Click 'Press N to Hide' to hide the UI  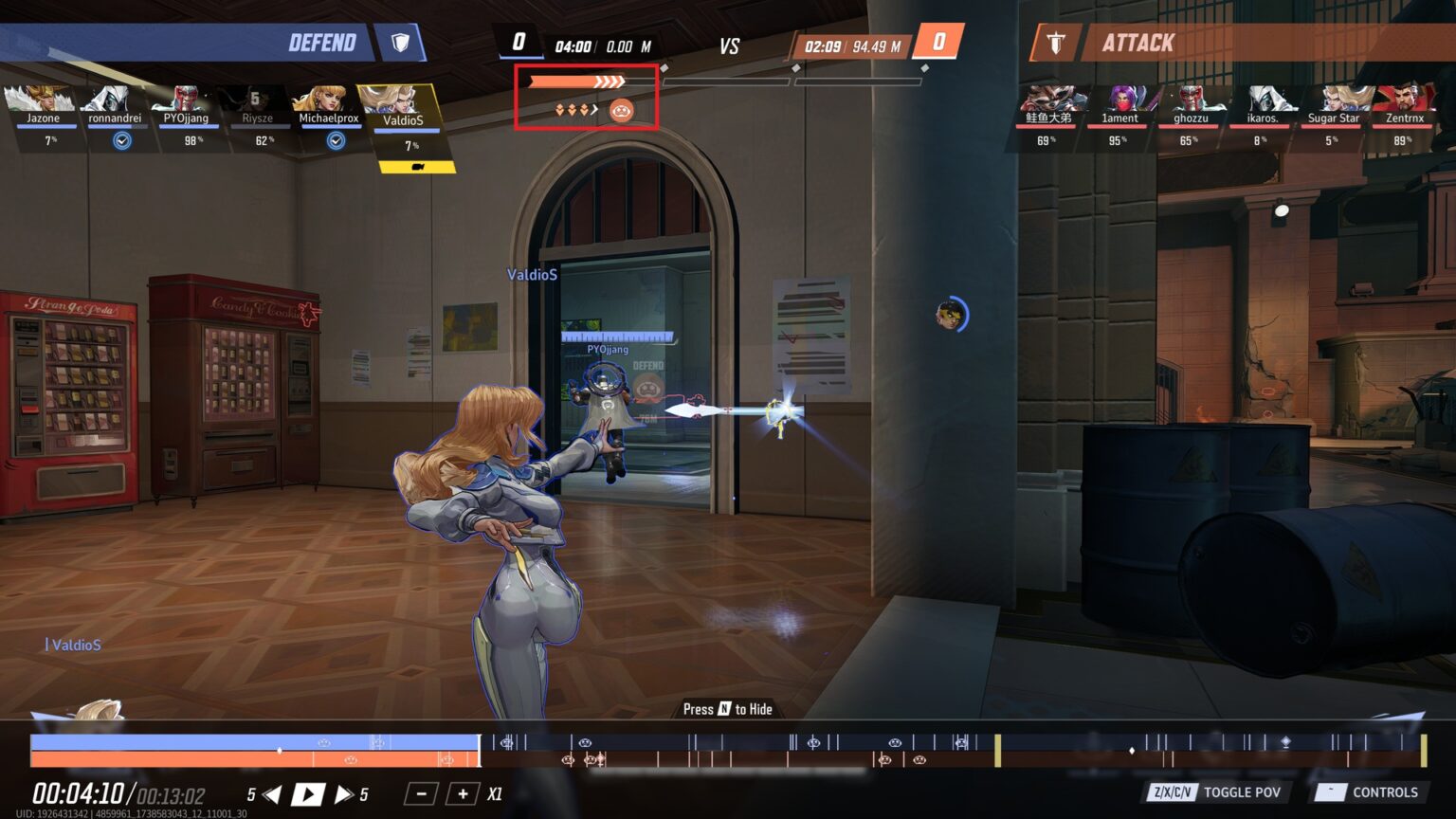[x=727, y=709]
